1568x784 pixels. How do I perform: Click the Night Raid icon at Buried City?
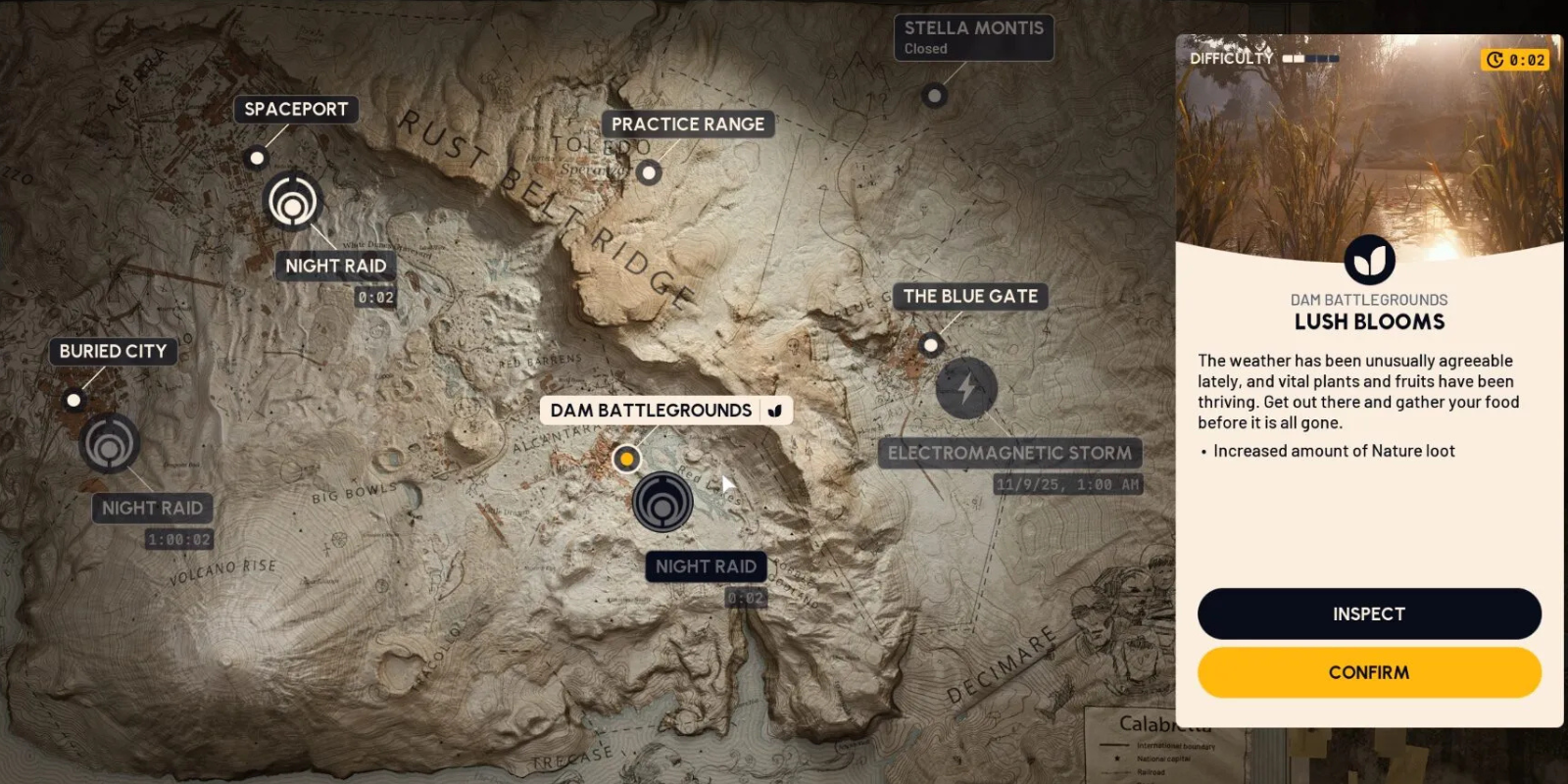pos(111,446)
